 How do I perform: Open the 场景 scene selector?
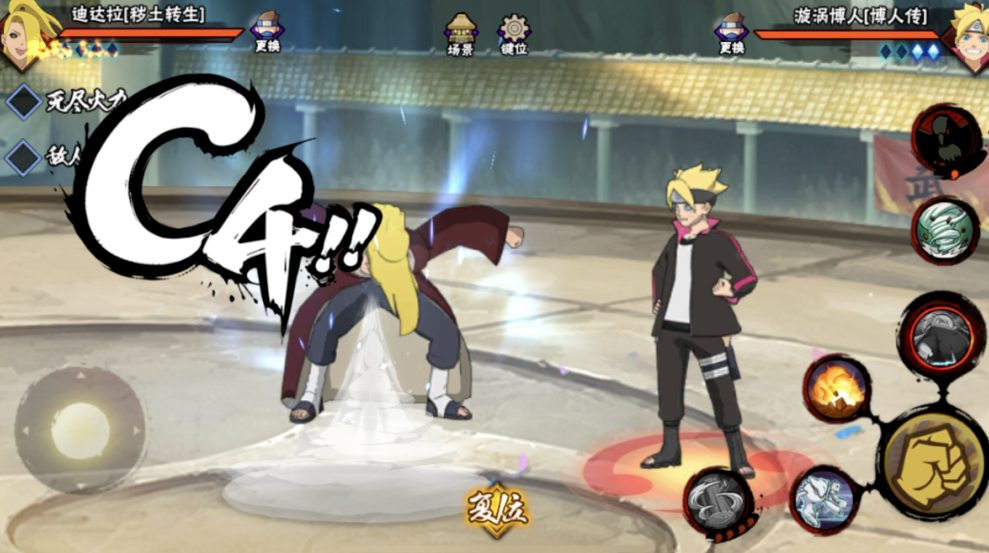click(x=460, y=34)
